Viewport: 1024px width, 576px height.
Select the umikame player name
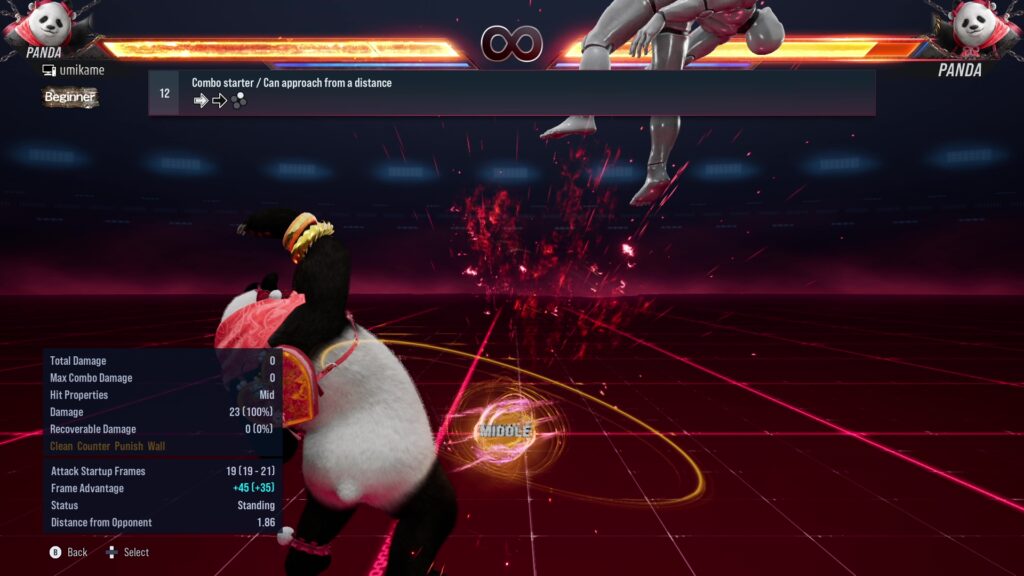click(81, 70)
